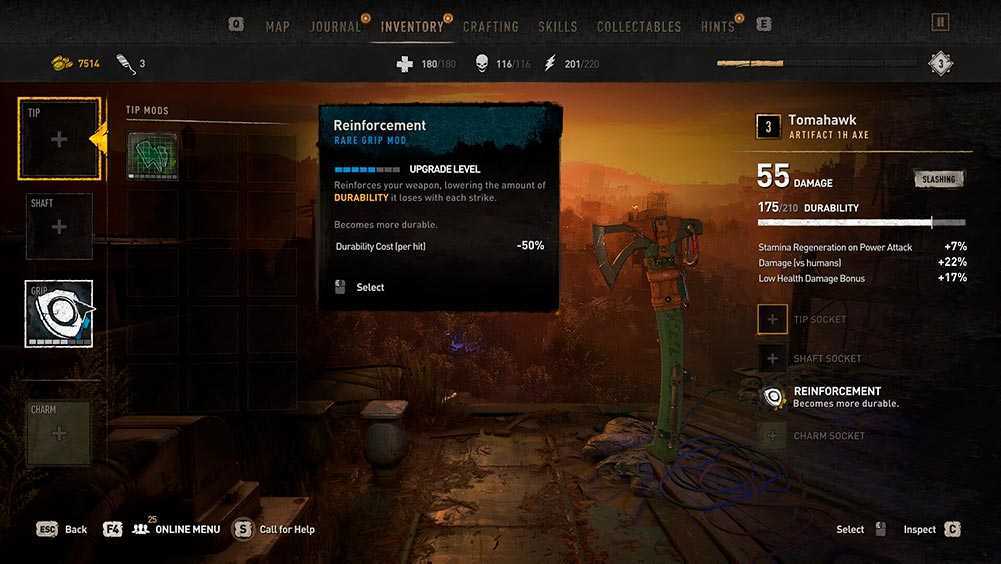Go Back from the mod screen
1001x564 pixels.
(x=63, y=529)
